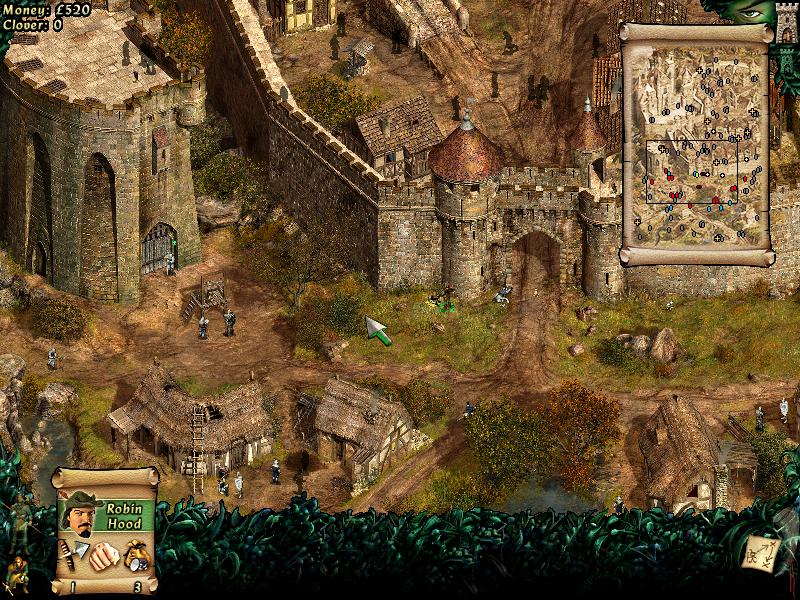
Task: Activate the fist punch action
Action: [102, 554]
